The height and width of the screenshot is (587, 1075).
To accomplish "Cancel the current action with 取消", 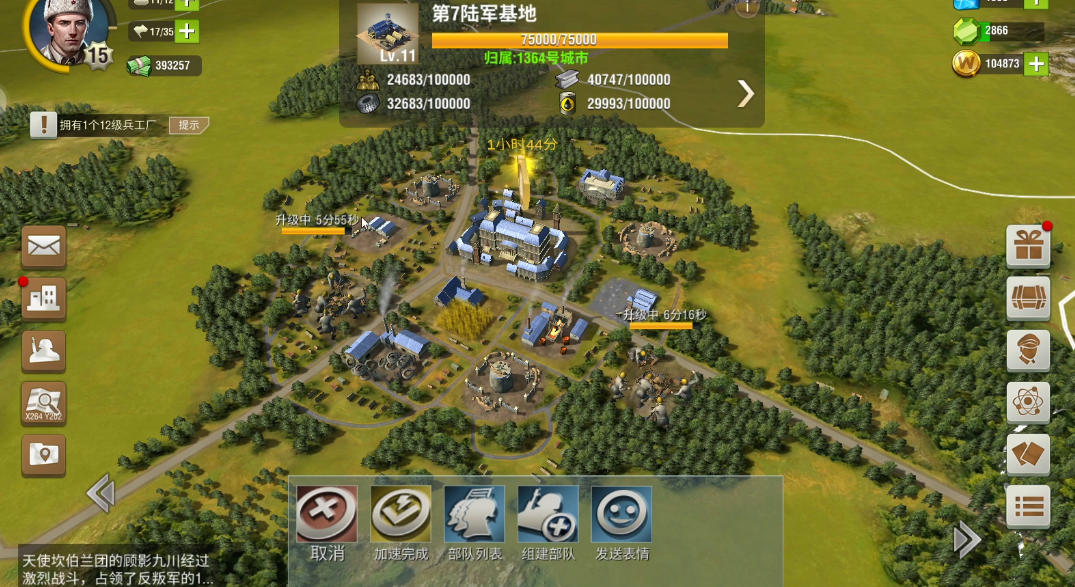I will 326,515.
